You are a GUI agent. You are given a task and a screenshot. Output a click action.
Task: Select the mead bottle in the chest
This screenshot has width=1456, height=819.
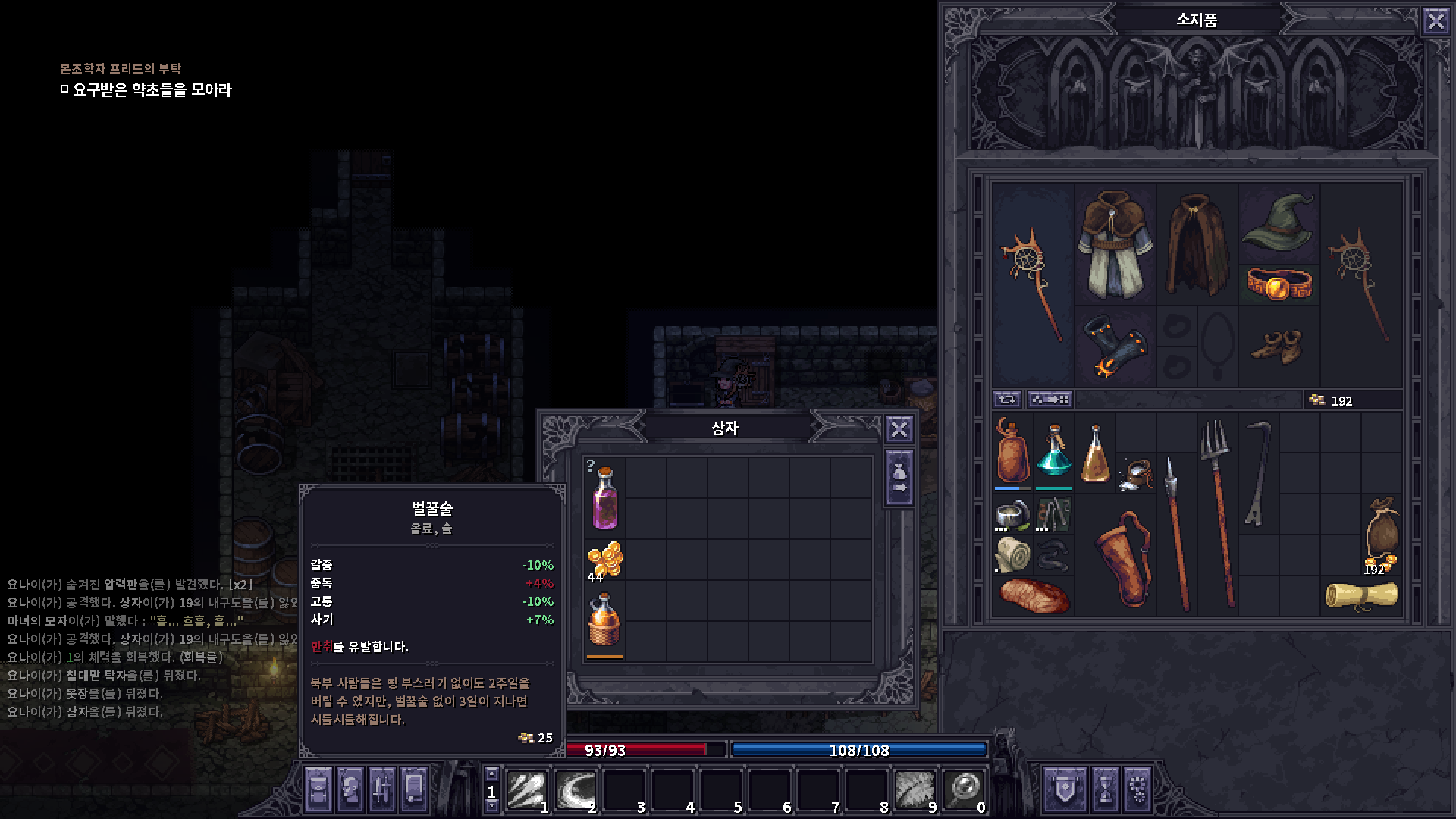(x=604, y=622)
